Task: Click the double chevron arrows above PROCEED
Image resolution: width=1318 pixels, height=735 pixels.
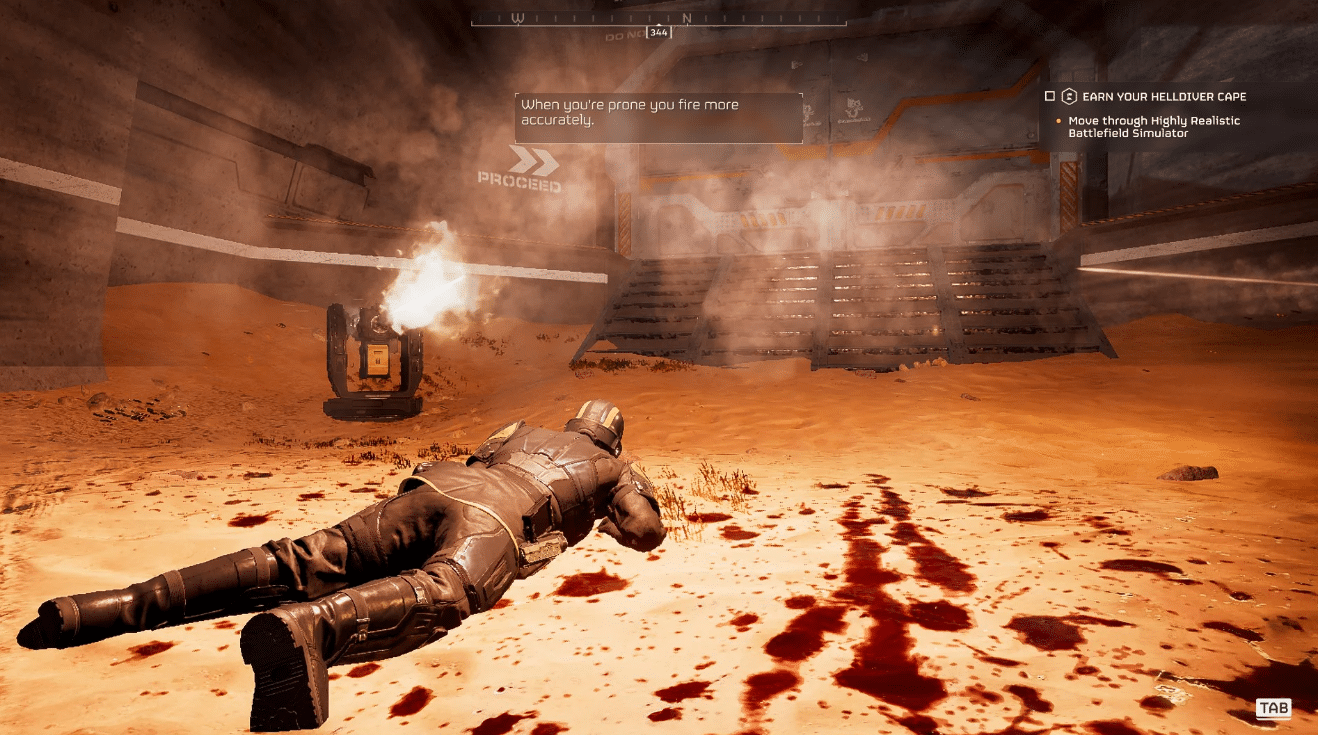Action: point(531,158)
